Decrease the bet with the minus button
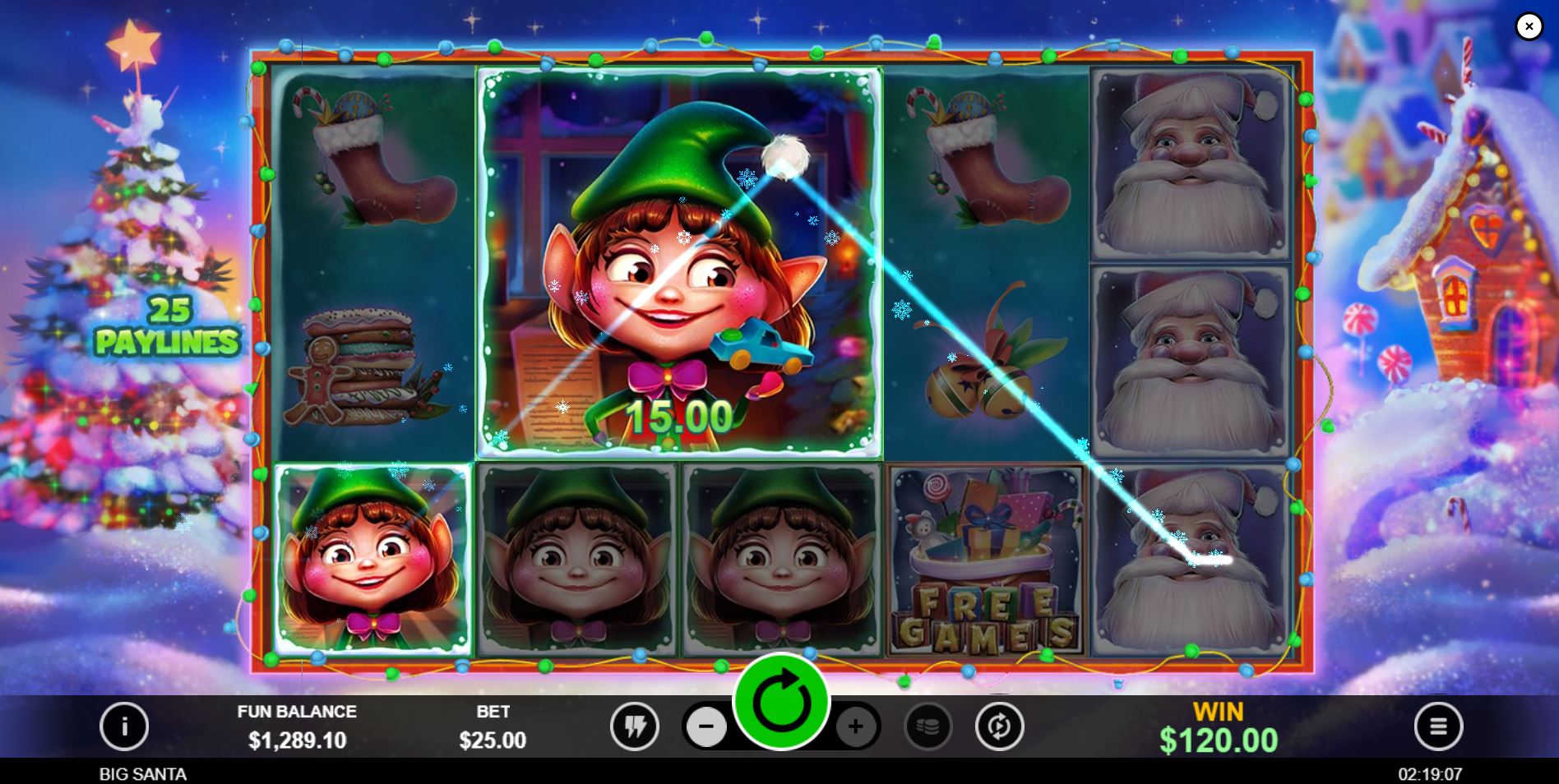This screenshot has width=1559, height=784. pyautogui.click(x=706, y=726)
